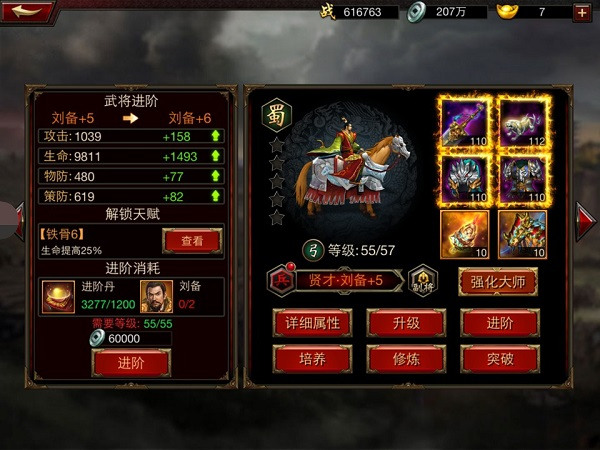The height and width of the screenshot is (450, 600).
Task: Select the dark body armor slot
Action: (x=522, y=180)
